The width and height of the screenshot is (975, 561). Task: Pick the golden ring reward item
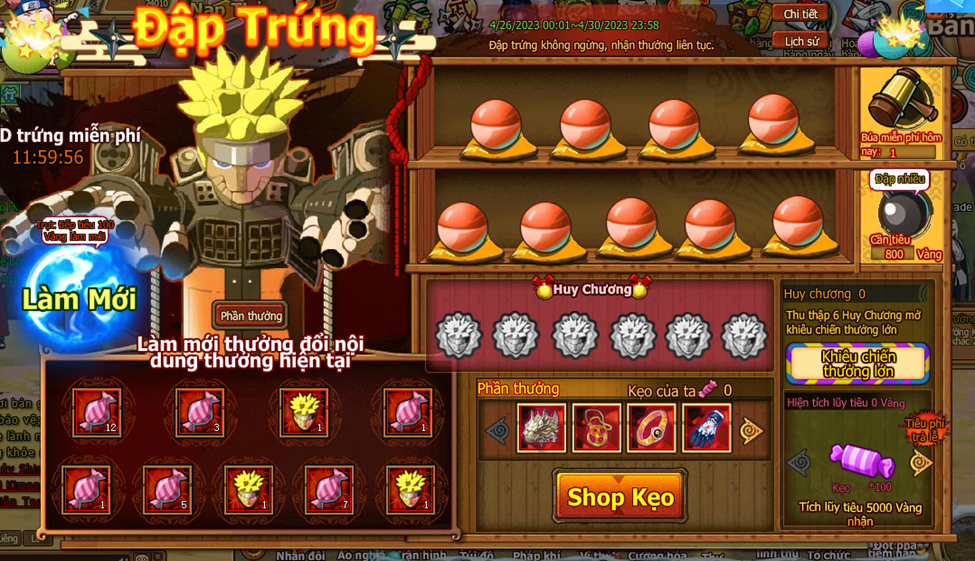point(651,428)
